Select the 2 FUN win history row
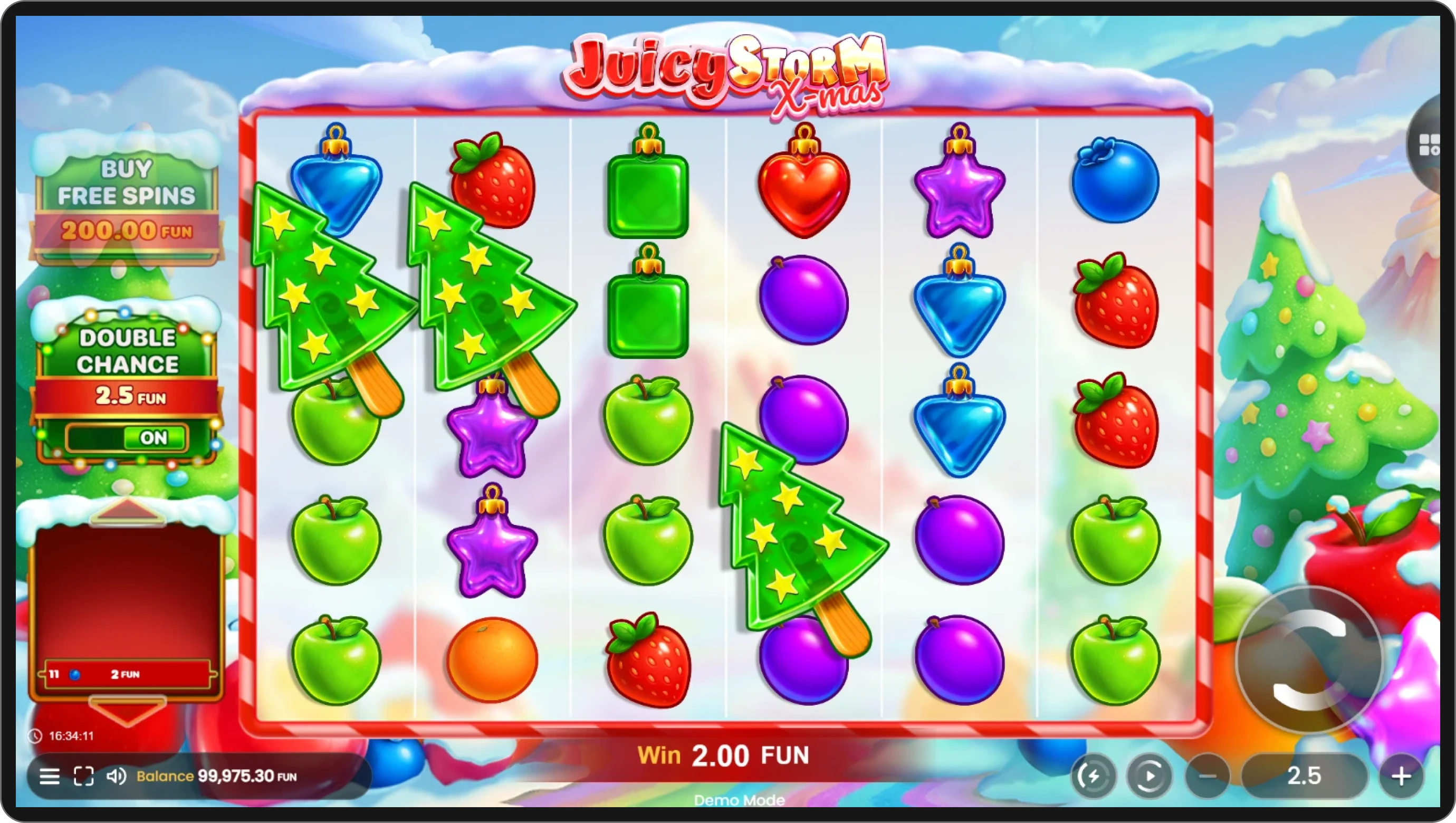Image resolution: width=1456 pixels, height=823 pixels. click(x=127, y=674)
